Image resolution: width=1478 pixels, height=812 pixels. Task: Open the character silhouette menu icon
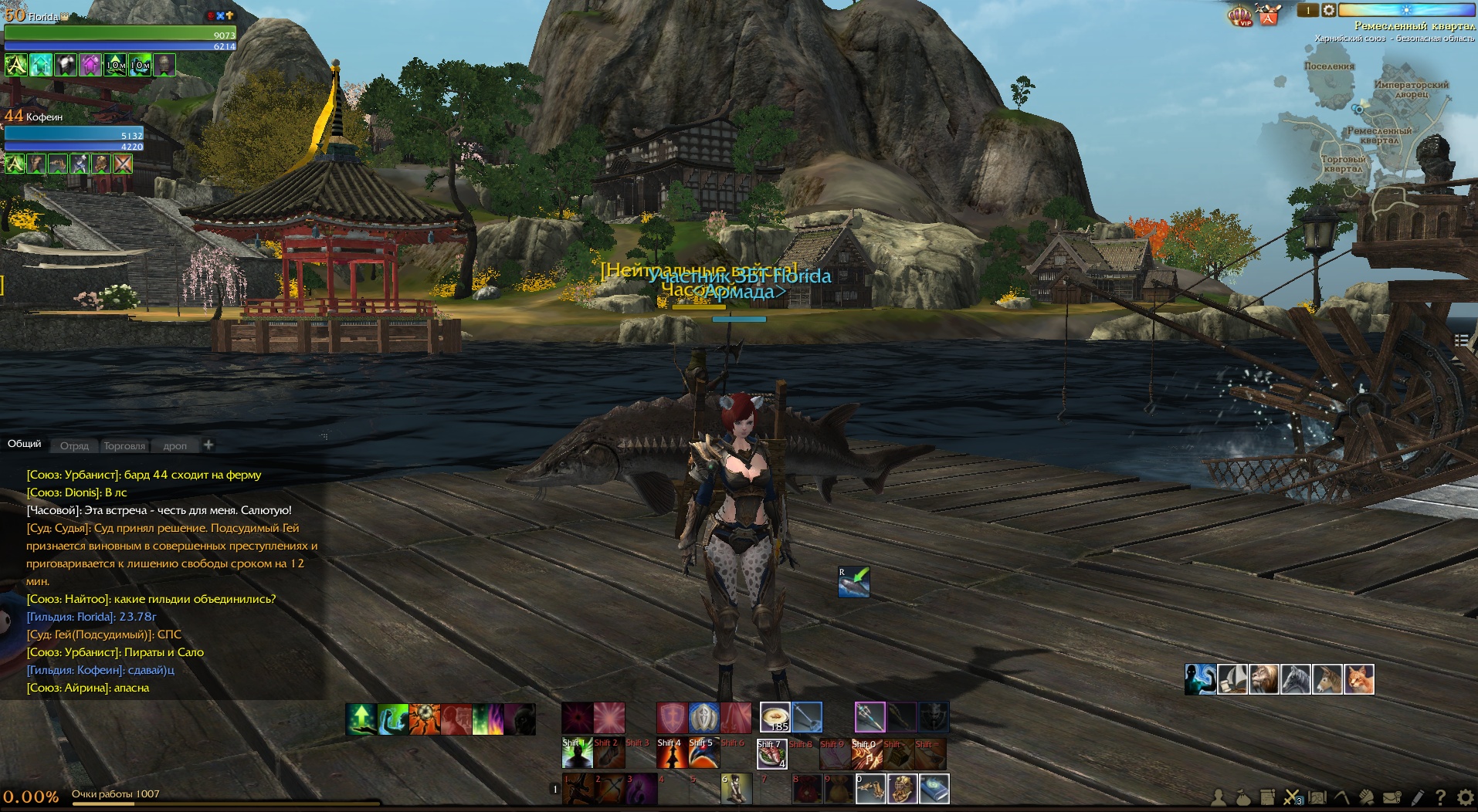pyautogui.click(x=1219, y=797)
